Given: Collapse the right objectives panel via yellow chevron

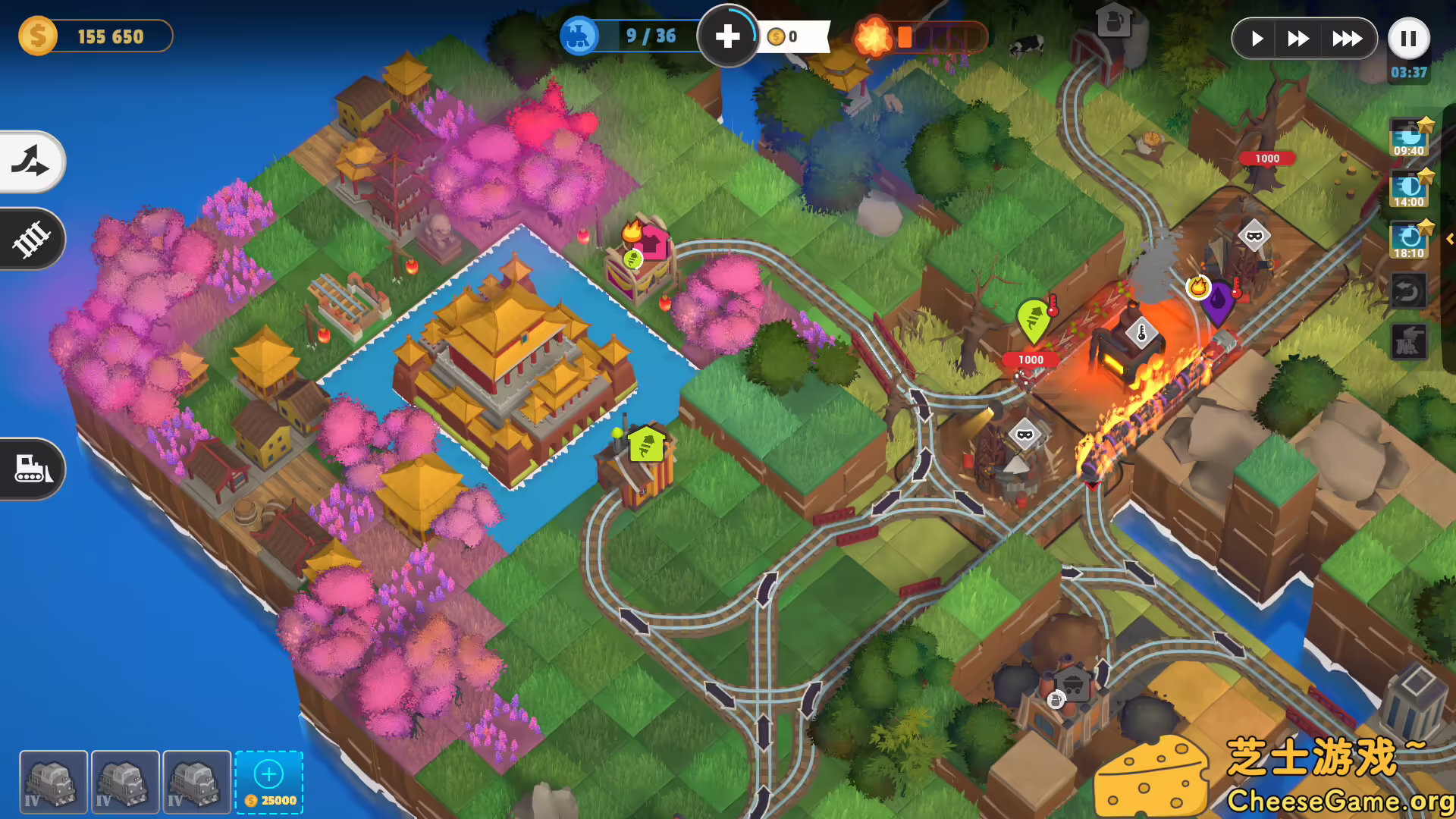Looking at the screenshot, I should 1448,239.
